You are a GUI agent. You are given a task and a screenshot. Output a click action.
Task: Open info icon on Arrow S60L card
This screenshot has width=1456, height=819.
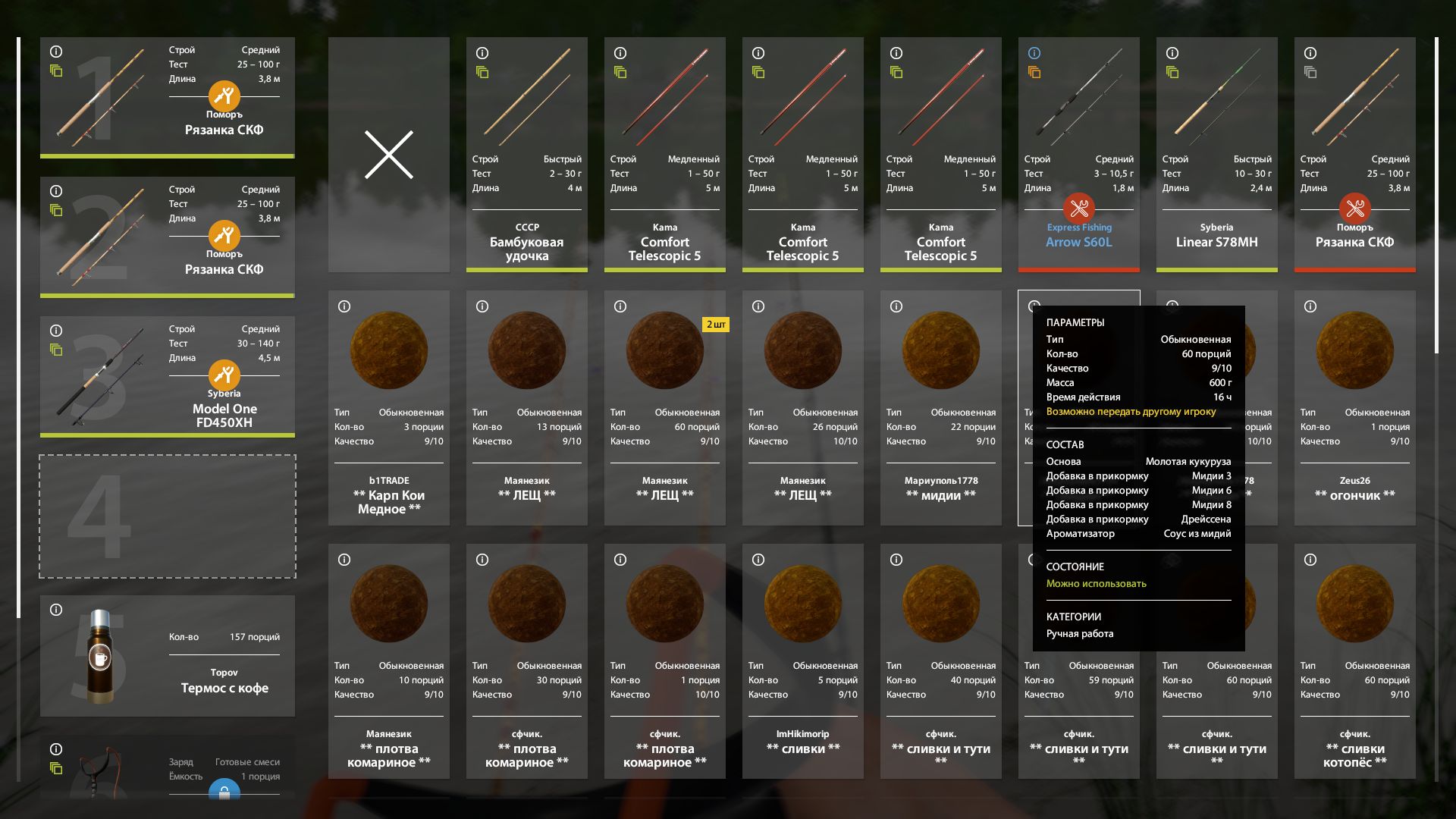coord(1034,53)
